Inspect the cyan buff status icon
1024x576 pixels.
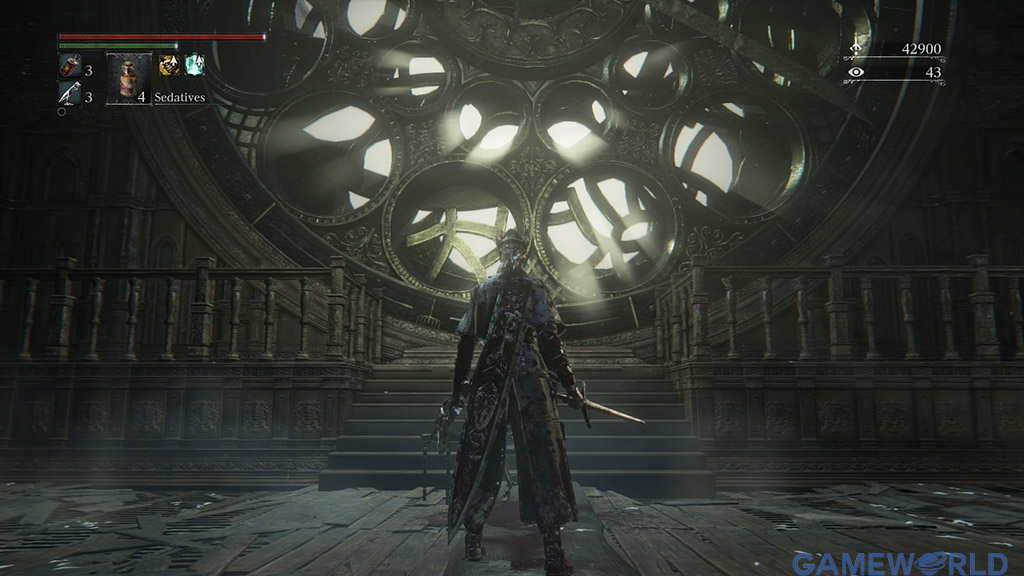(194, 65)
